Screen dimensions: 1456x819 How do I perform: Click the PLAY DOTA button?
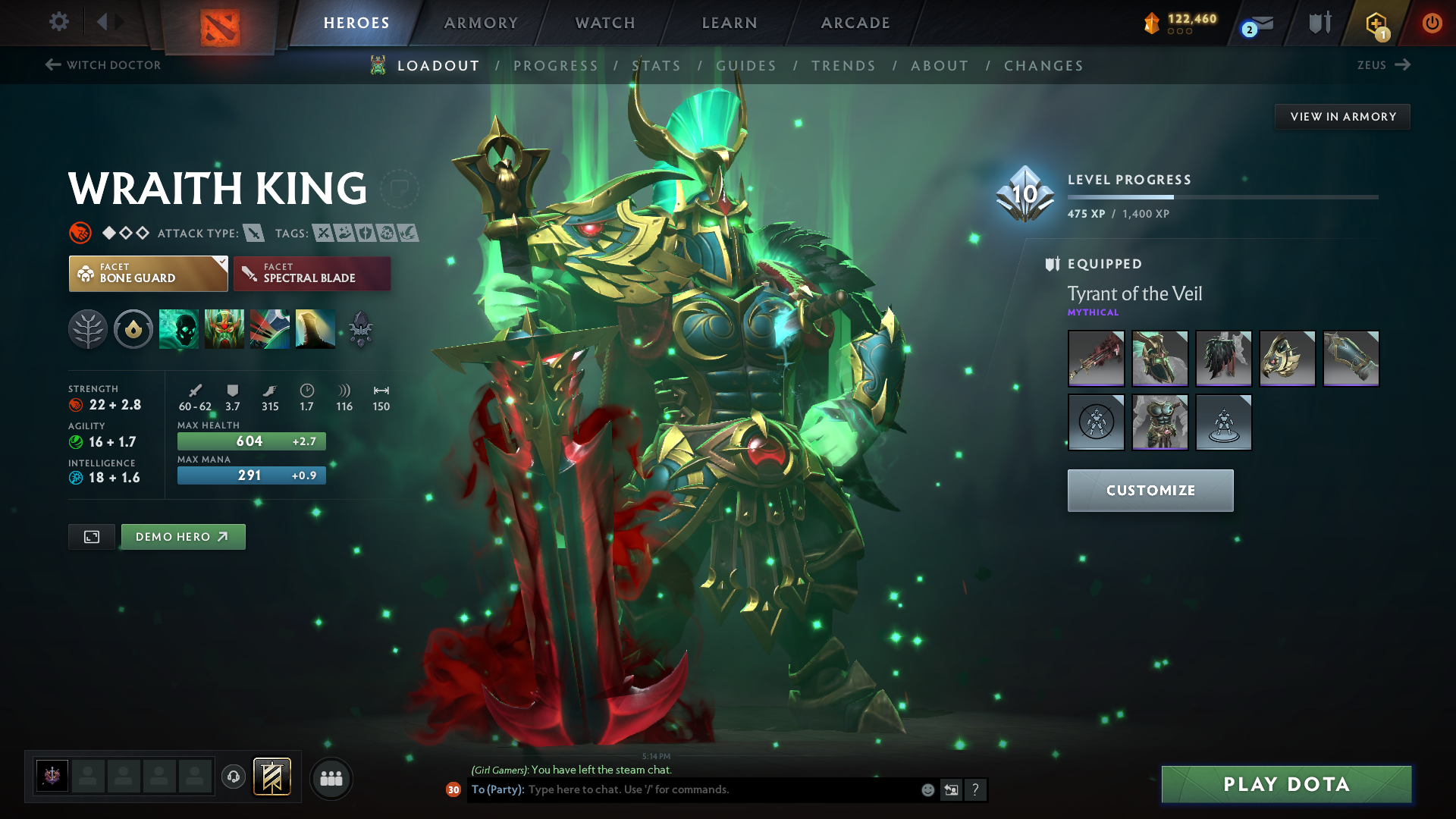tap(1285, 784)
